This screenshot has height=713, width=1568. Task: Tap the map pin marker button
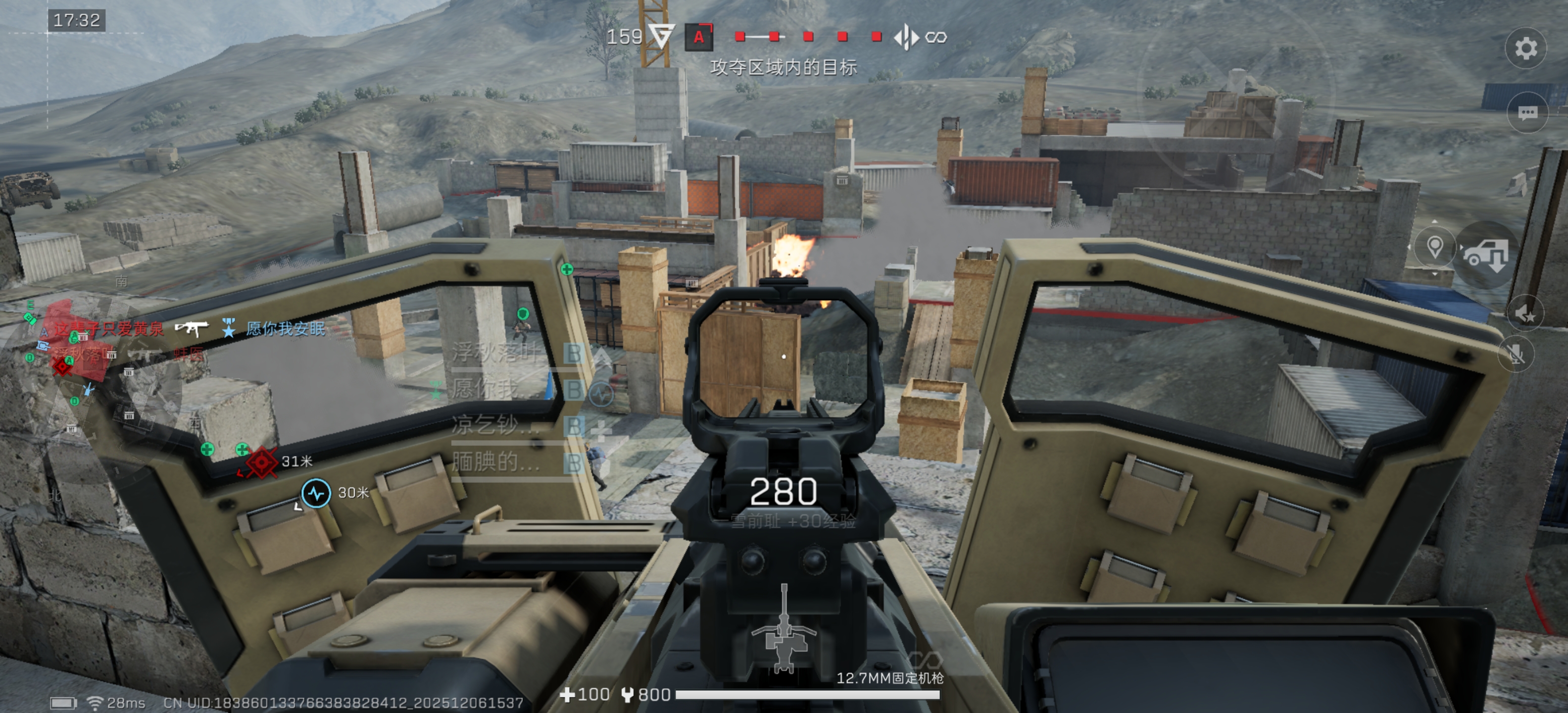coord(1435,248)
